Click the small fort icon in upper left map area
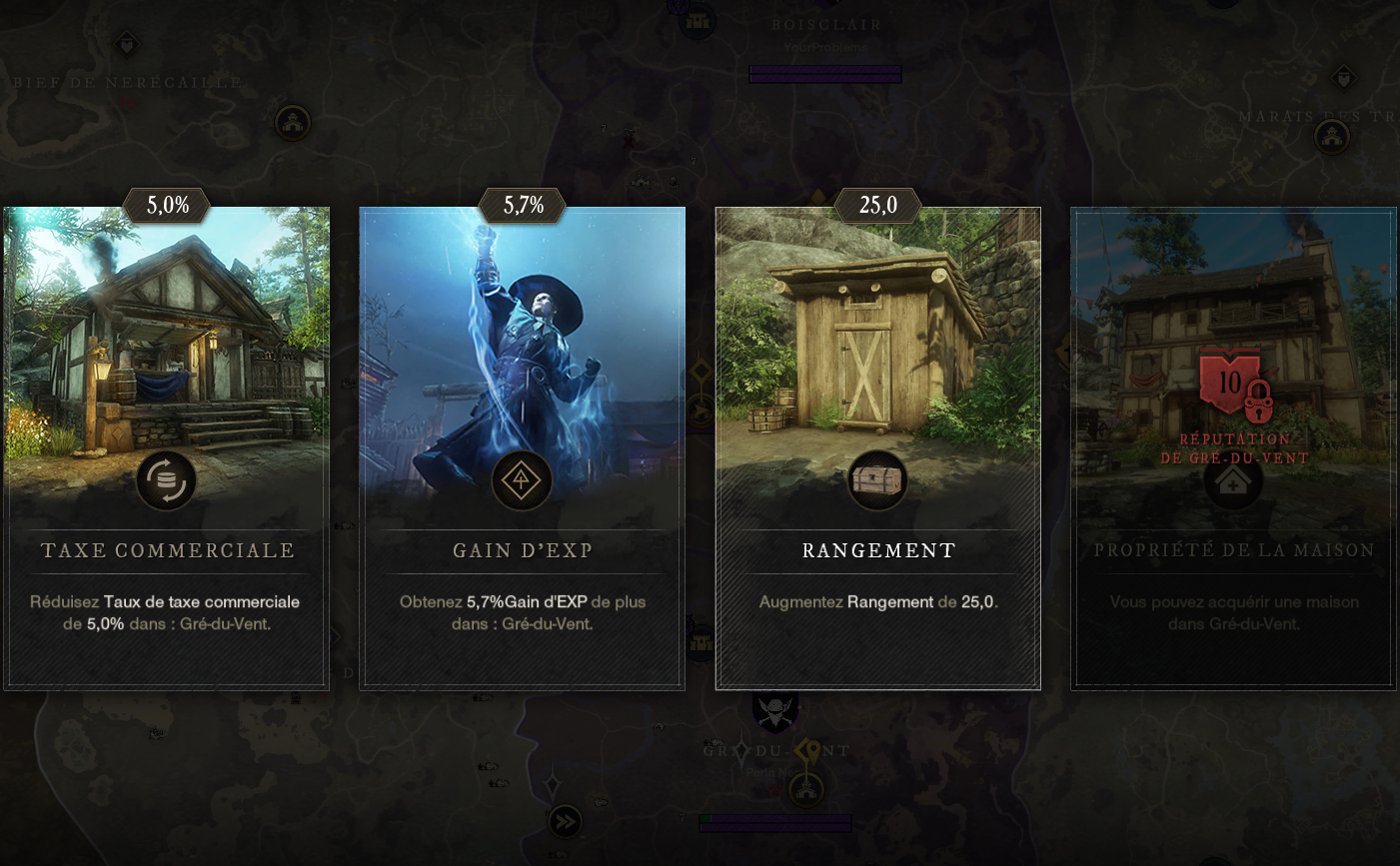 tap(291, 121)
